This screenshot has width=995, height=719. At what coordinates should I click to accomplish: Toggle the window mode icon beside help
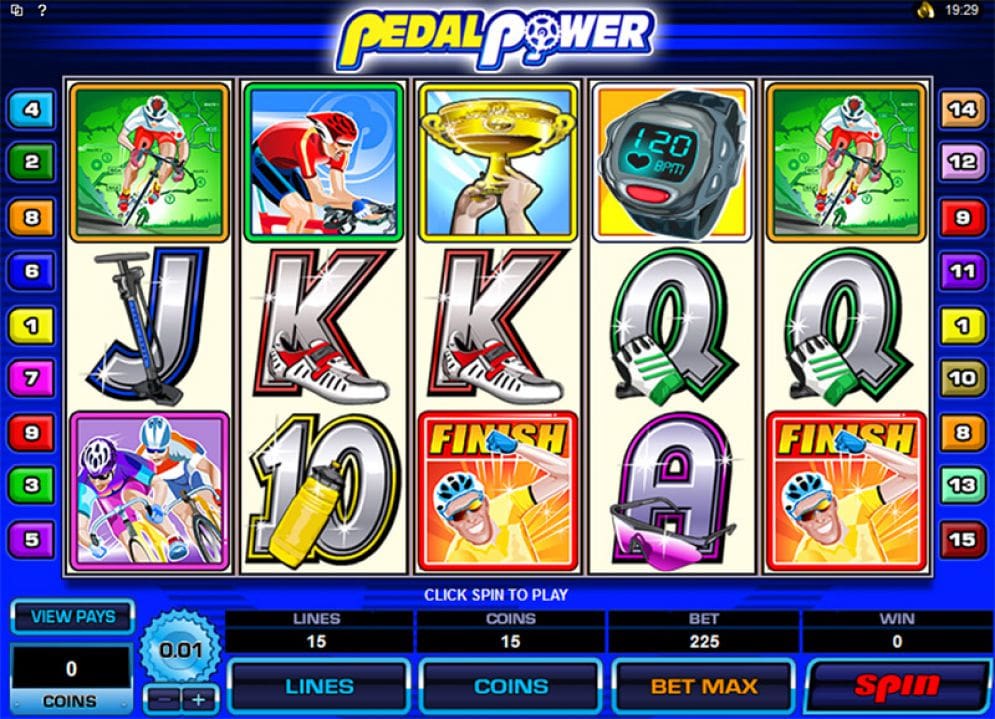pos(17,11)
